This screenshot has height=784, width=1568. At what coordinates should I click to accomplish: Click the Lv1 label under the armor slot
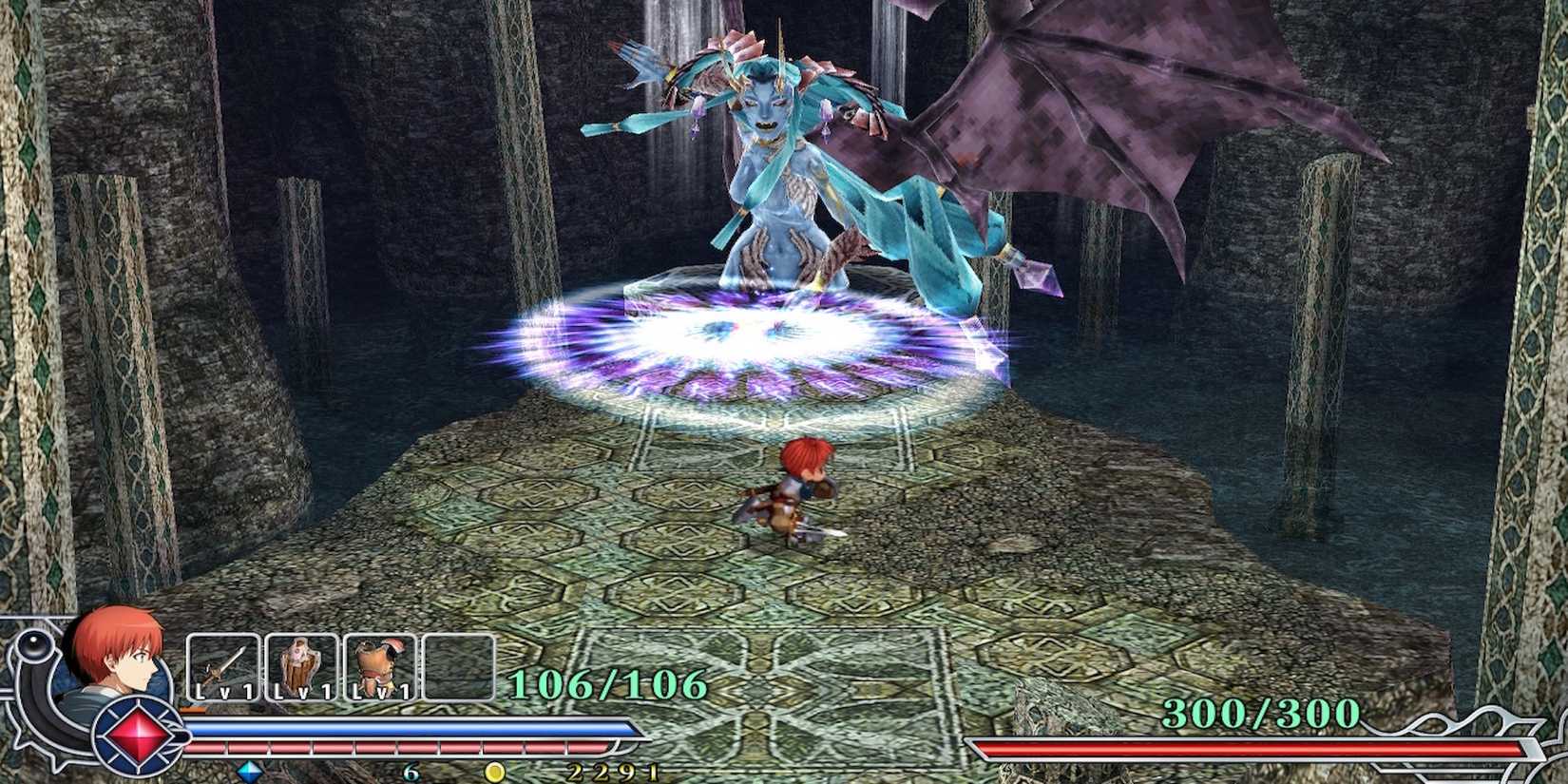(379, 693)
